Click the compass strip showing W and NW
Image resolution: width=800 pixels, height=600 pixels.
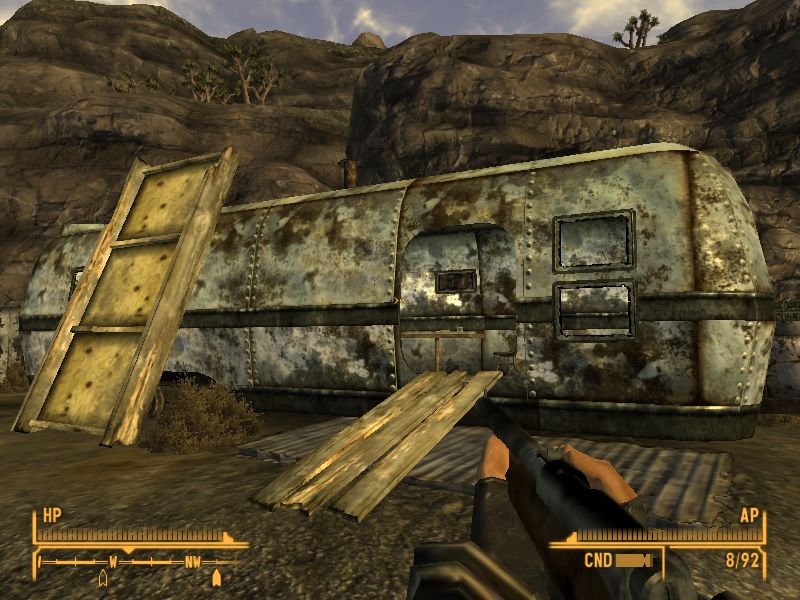coord(138,562)
